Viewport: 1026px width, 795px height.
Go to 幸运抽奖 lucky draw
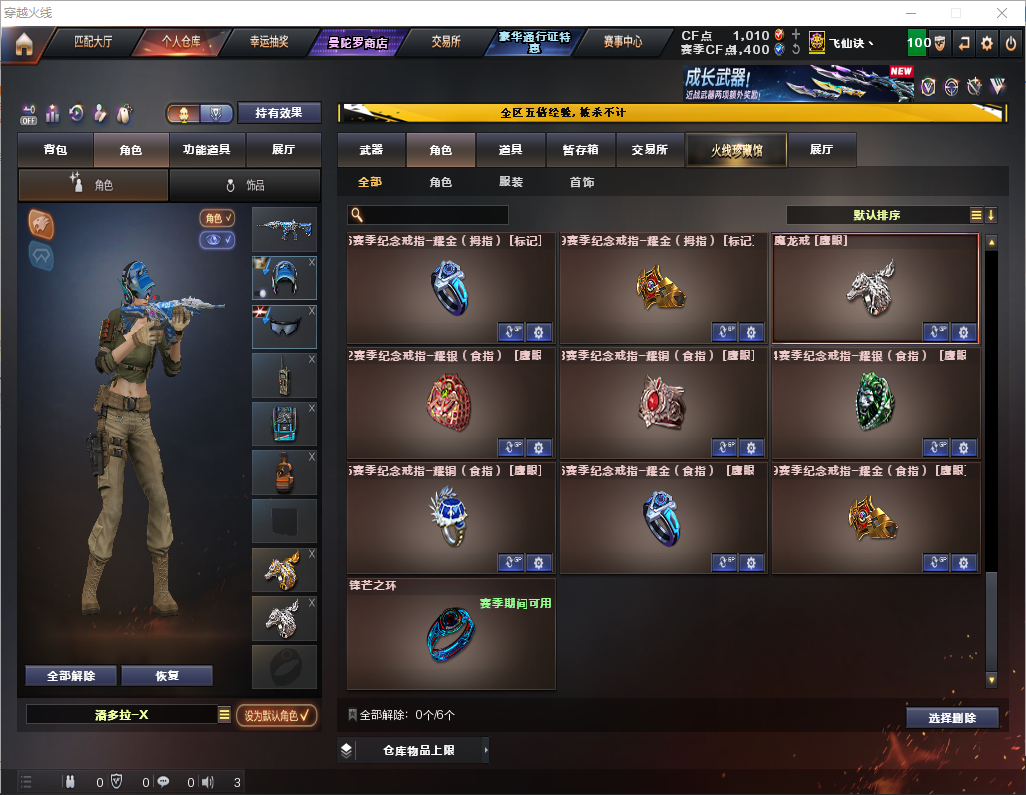[x=268, y=43]
